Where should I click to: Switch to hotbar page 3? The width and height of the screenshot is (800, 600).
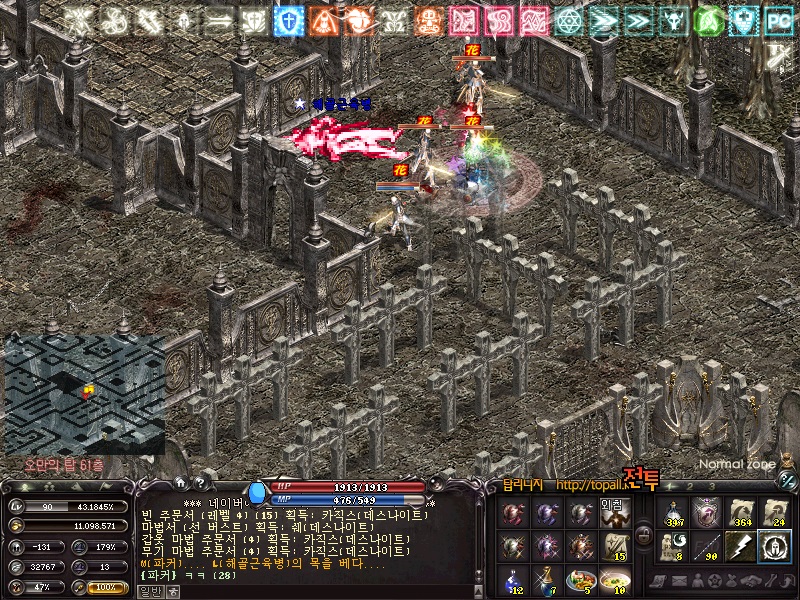(711, 486)
